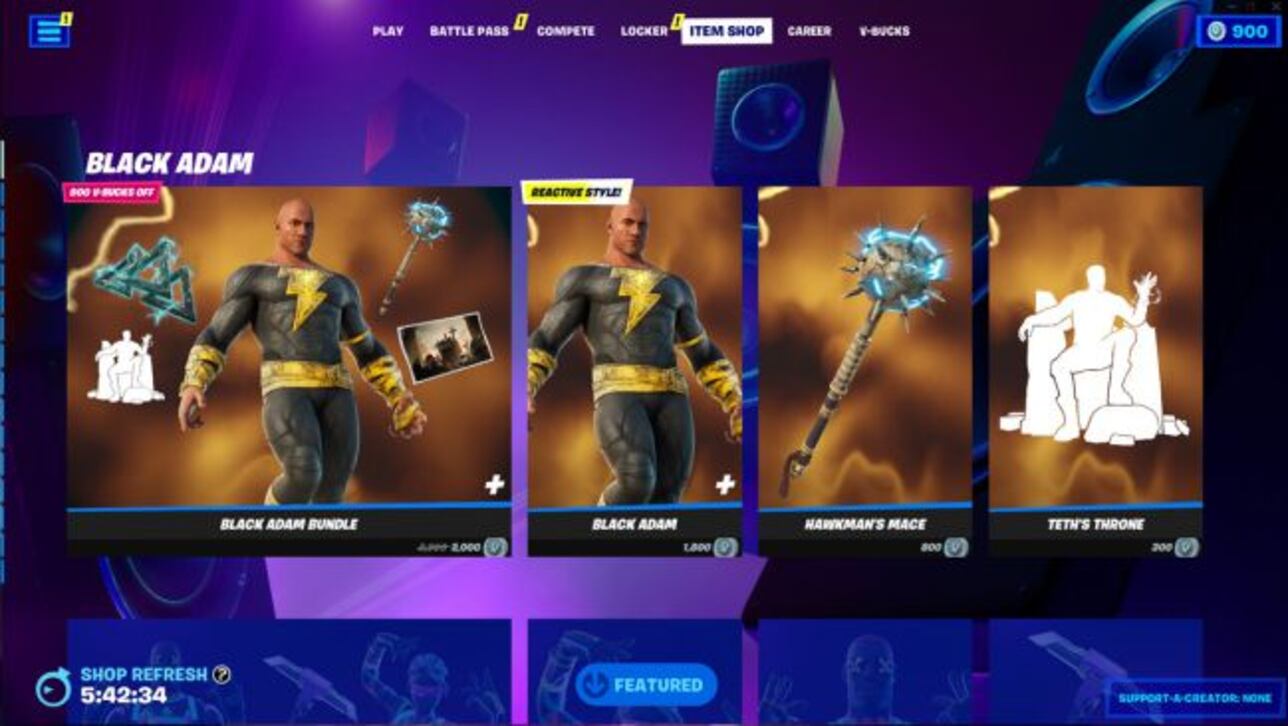Open the main hamburger menu

click(x=49, y=30)
